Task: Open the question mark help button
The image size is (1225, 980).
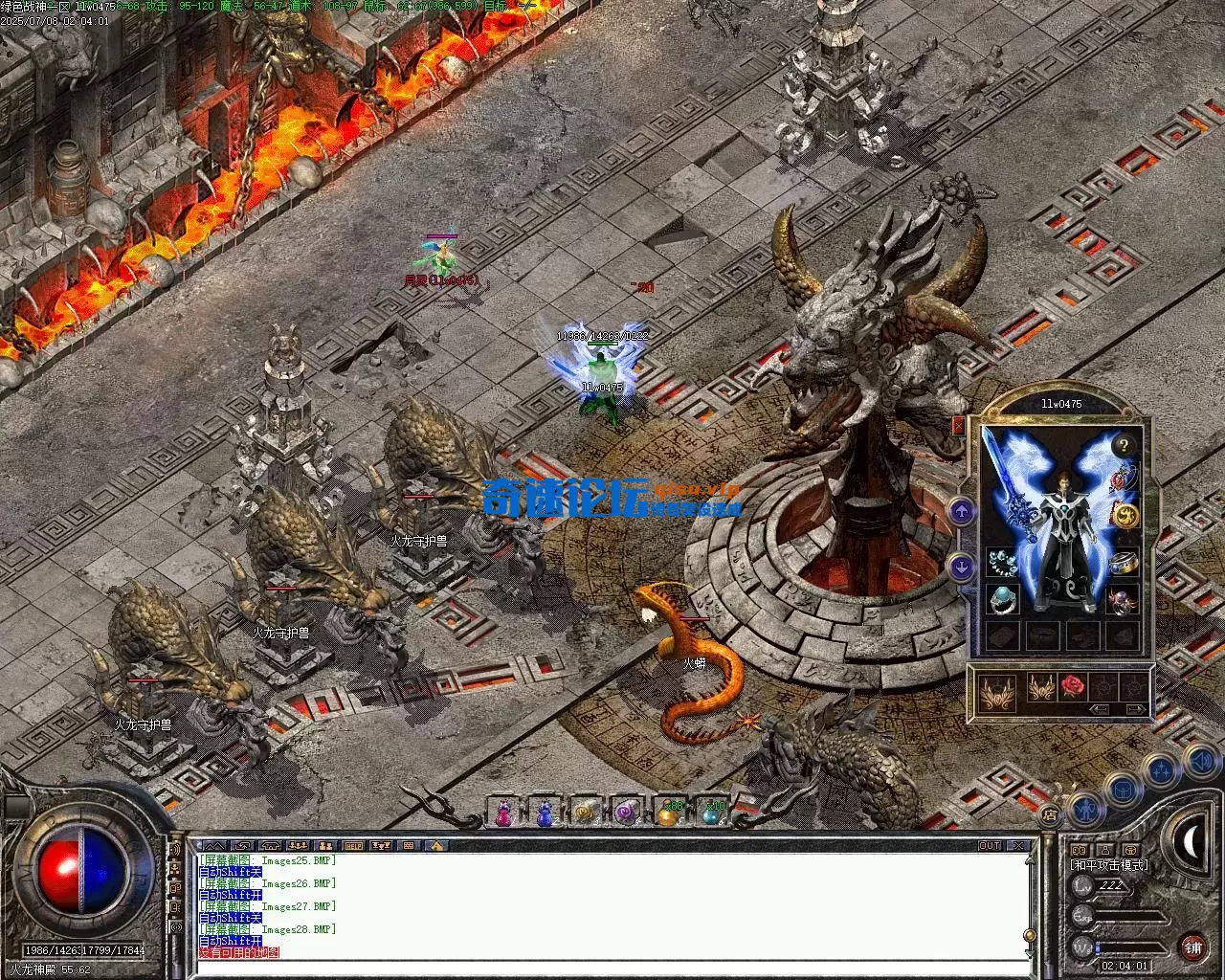Action: pos(1124,444)
